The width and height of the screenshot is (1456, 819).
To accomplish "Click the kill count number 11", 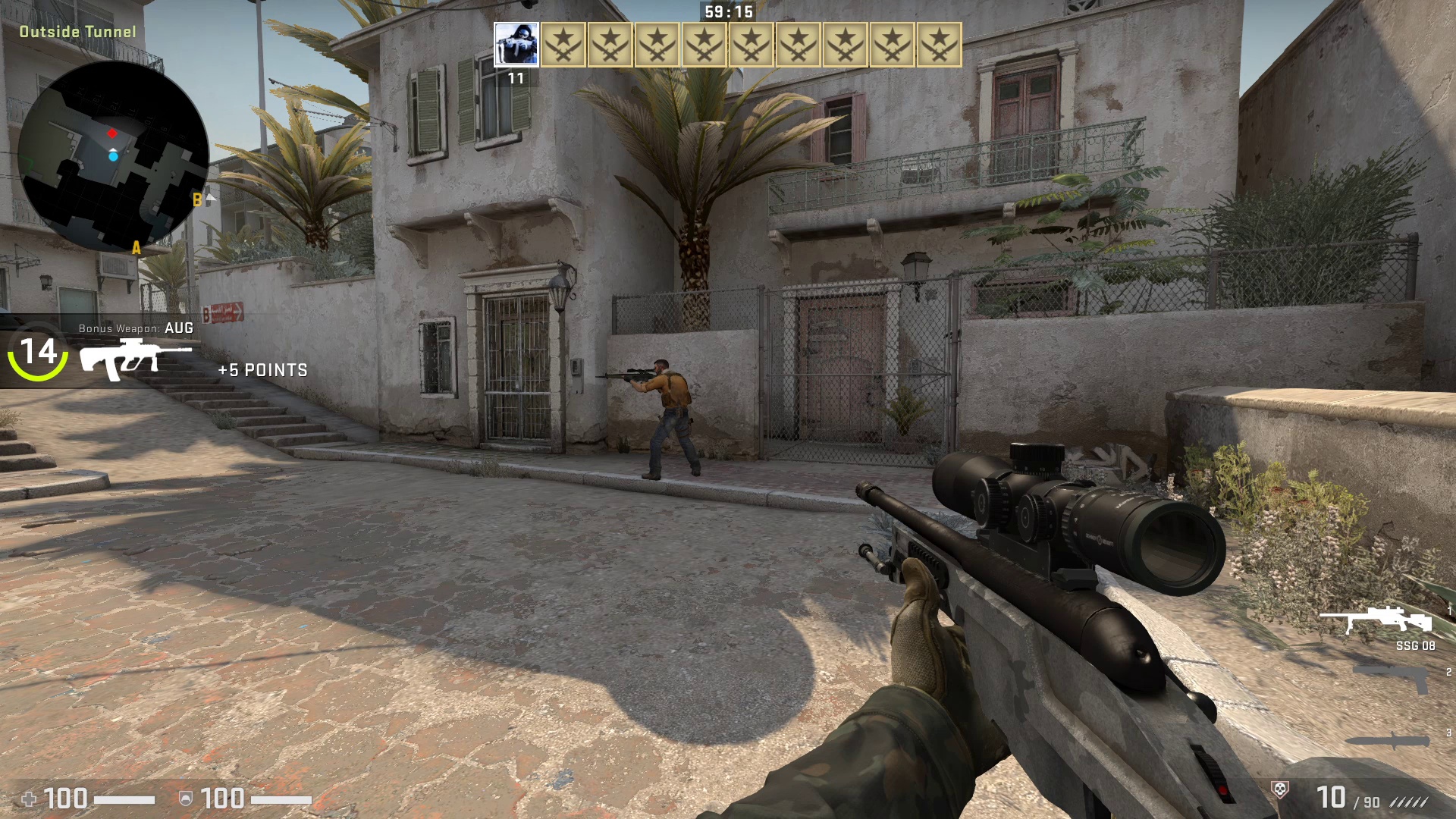I will pos(516,77).
